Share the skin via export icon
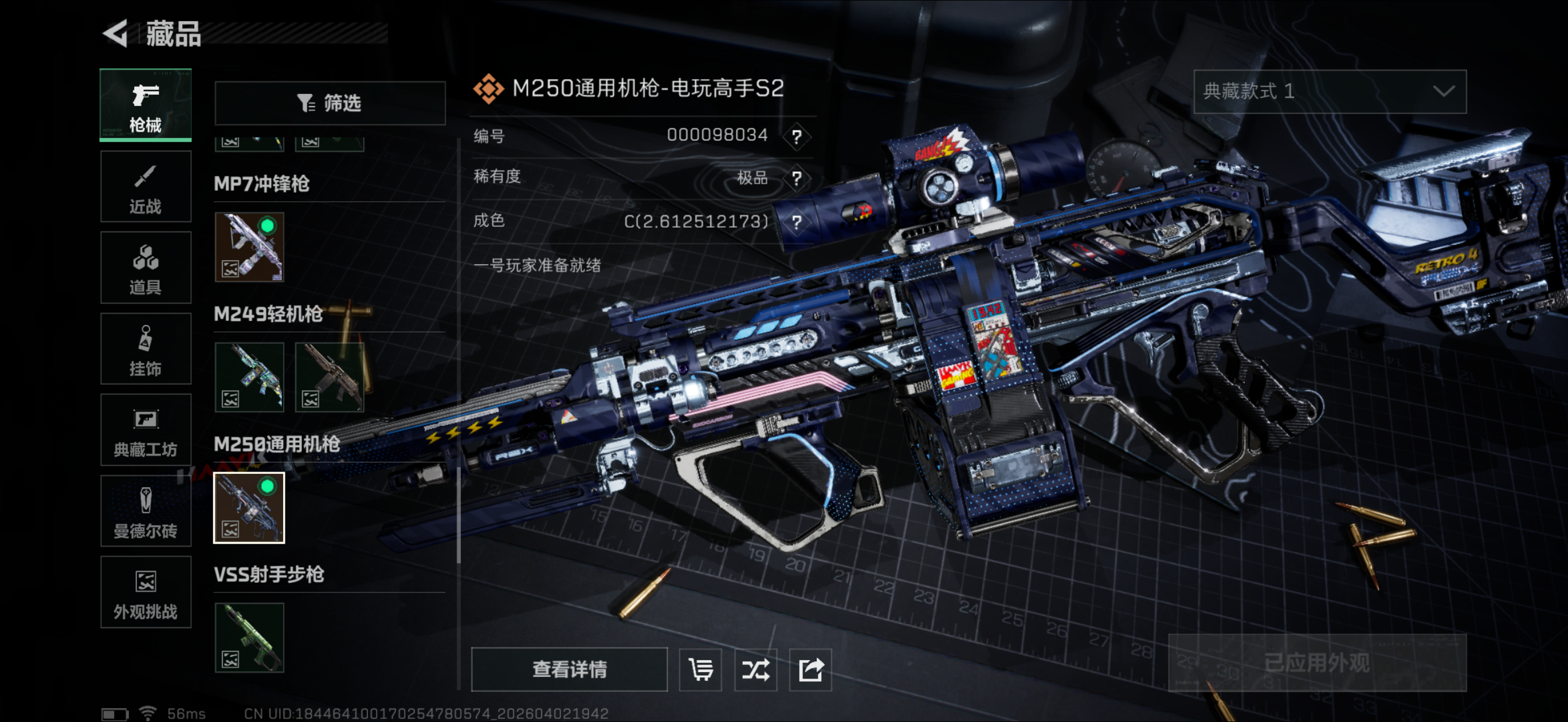The image size is (1568, 722). coord(810,670)
